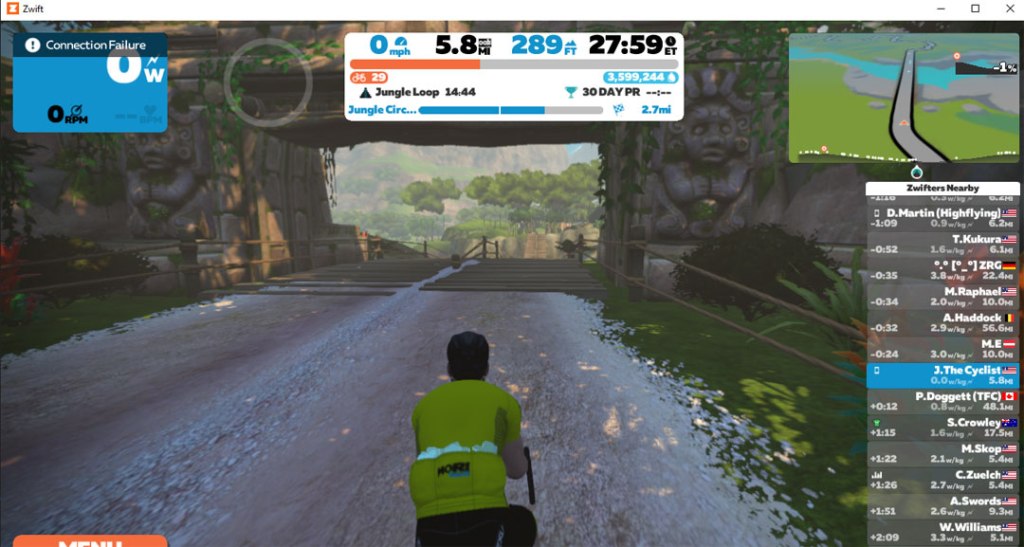Screen dimensions: 1024x547
Task: Select rider T.Kukura in Zwifters Nearby
Action: coord(943,244)
